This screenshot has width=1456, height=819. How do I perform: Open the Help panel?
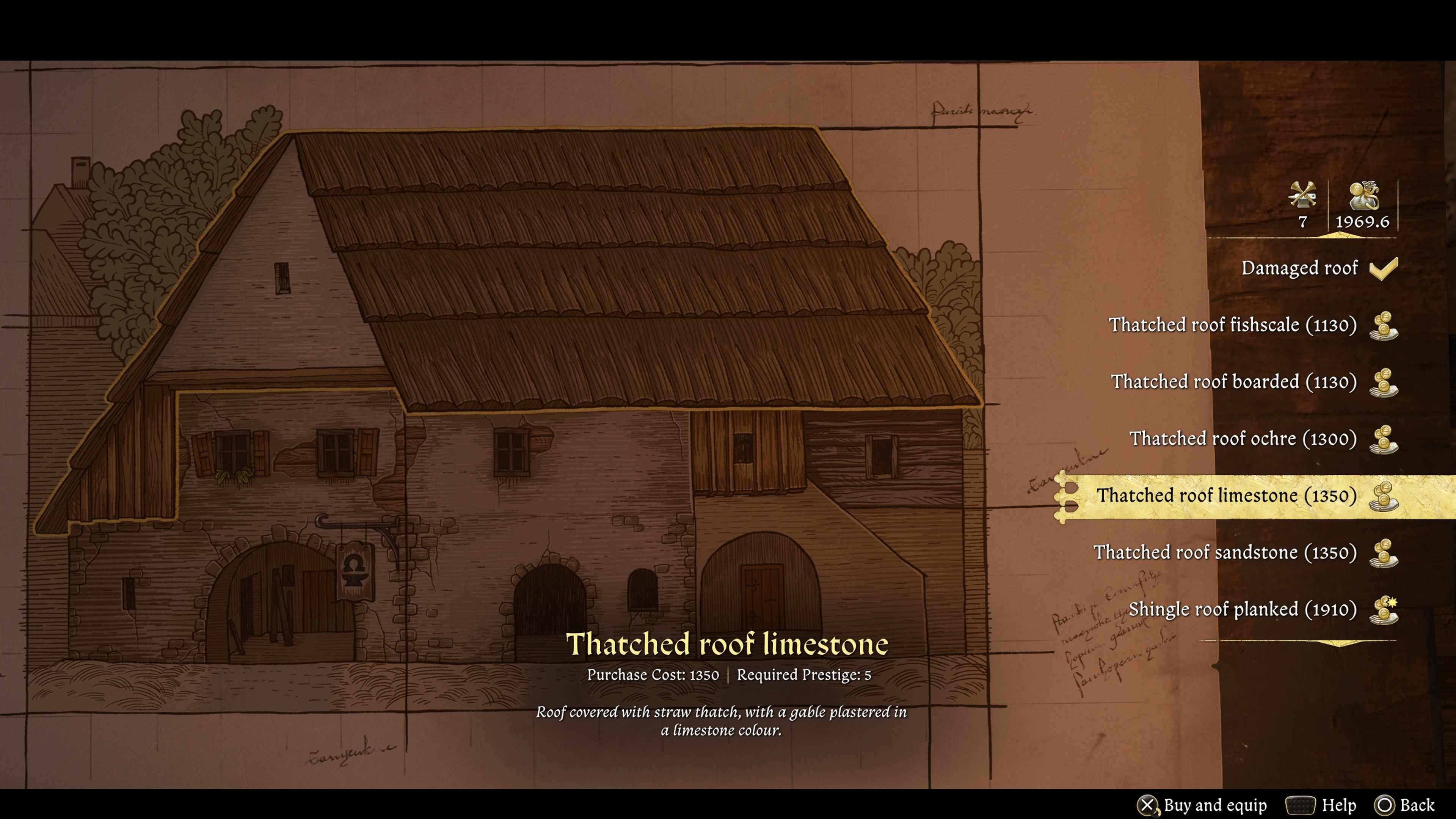[1321, 805]
